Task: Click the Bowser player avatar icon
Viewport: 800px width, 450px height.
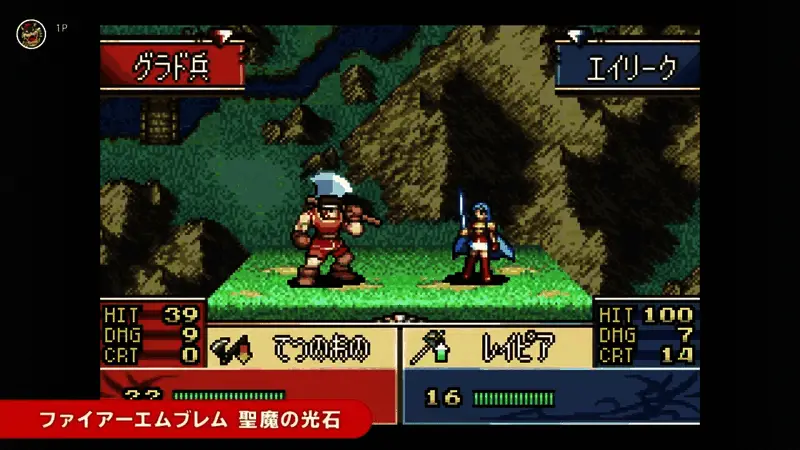Action: point(31,34)
